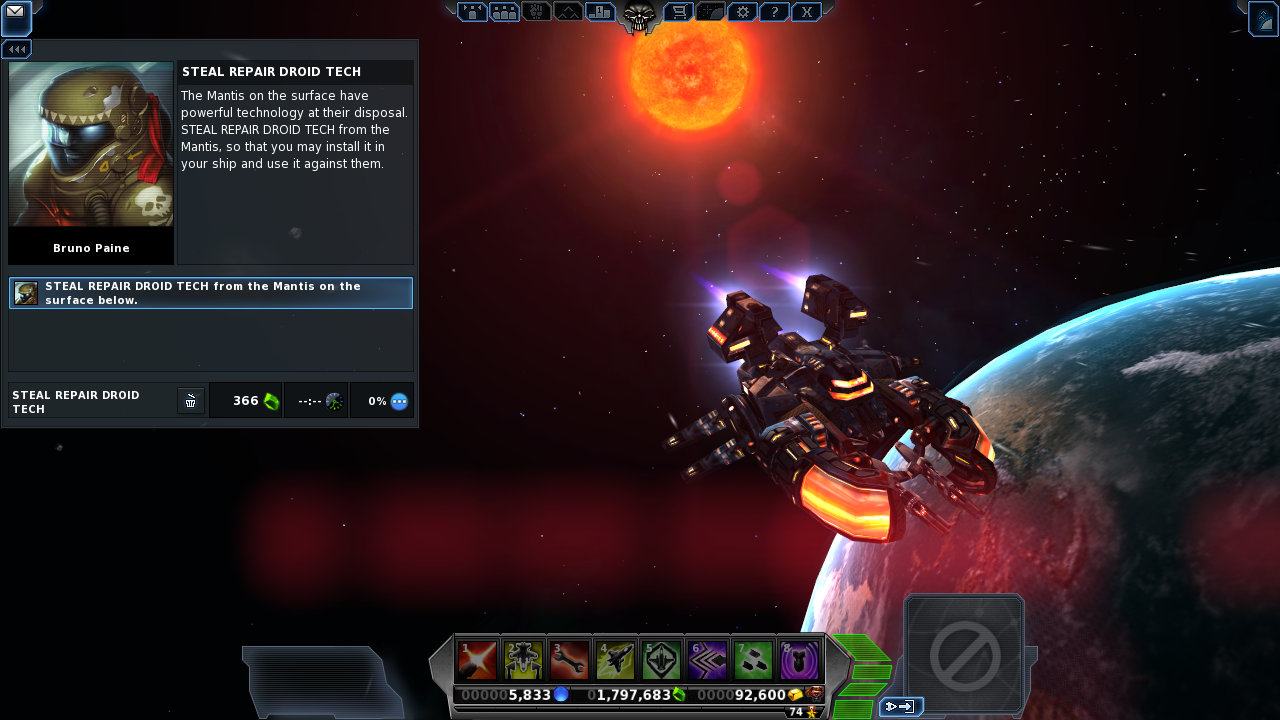Activate the bomb ability in hotbar slot 8

click(799, 660)
